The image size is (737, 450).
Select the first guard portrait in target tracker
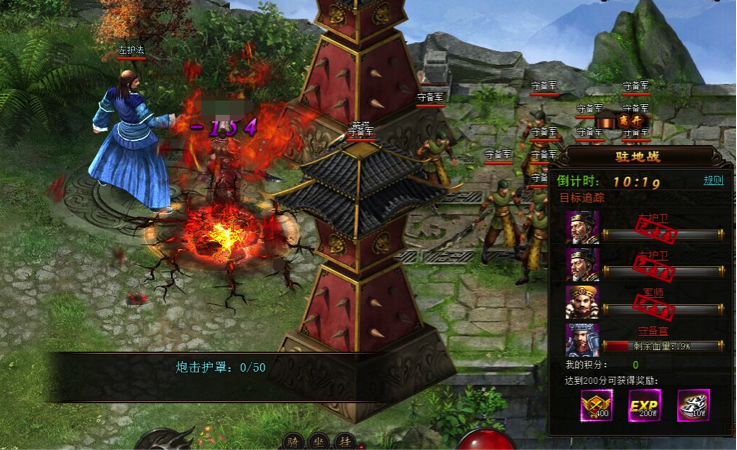tap(583, 228)
